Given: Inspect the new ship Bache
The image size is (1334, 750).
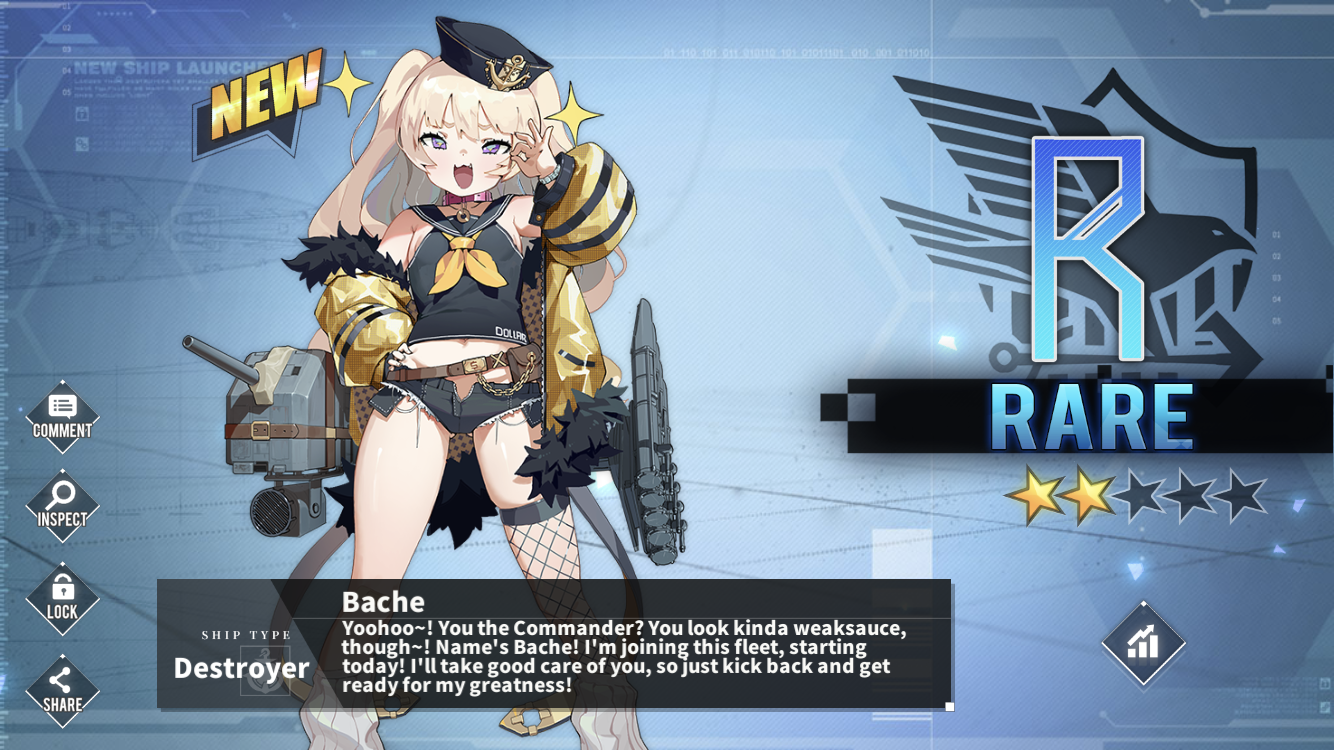Looking at the screenshot, I should 62,505.
